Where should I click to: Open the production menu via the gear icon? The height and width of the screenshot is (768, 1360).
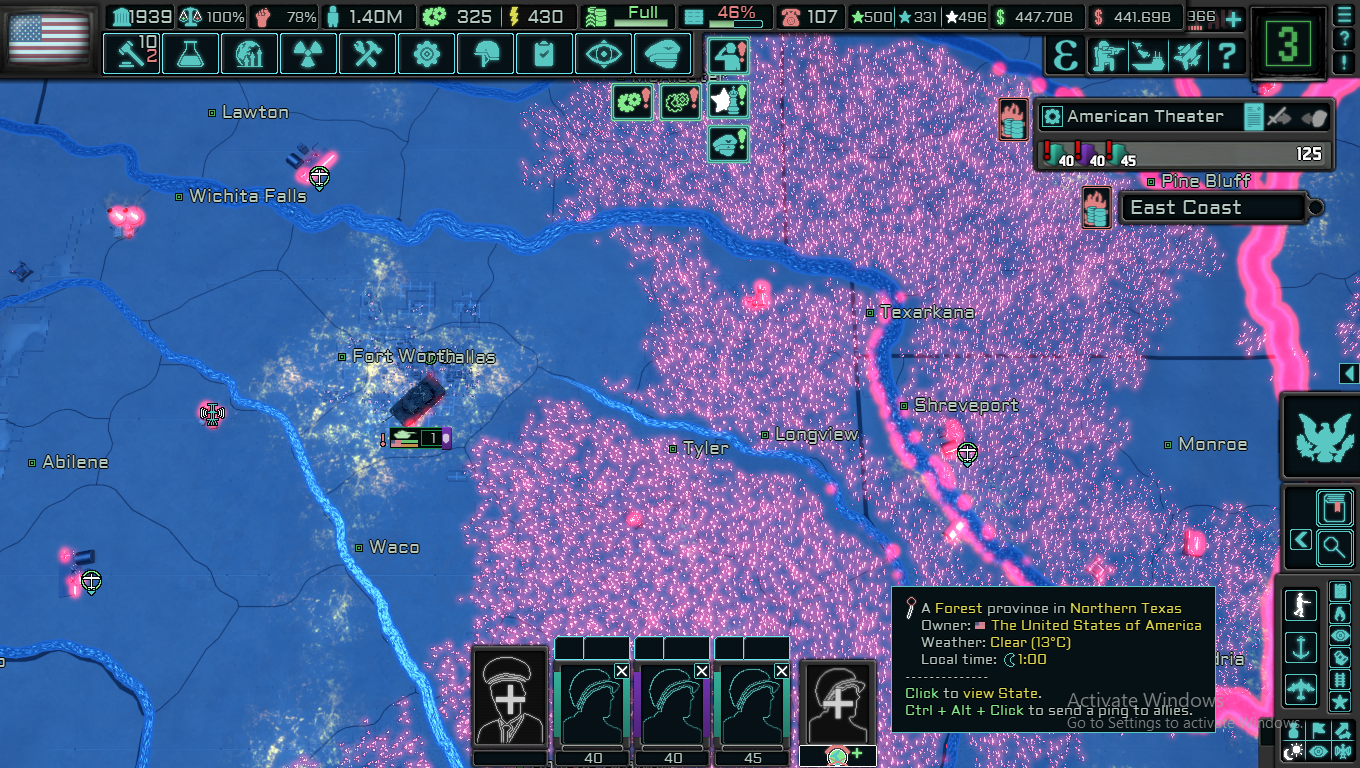point(426,53)
